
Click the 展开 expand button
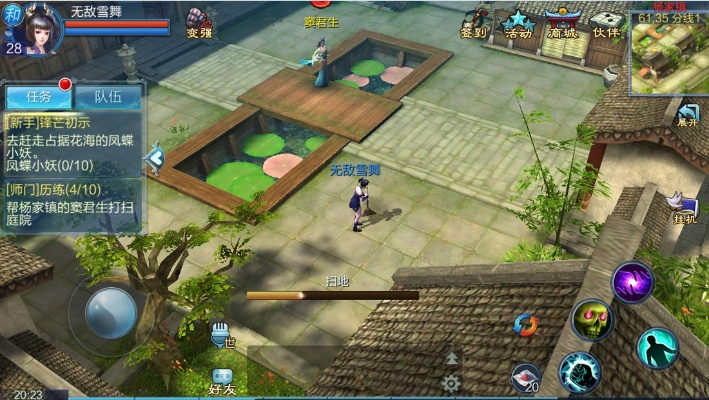(687, 114)
